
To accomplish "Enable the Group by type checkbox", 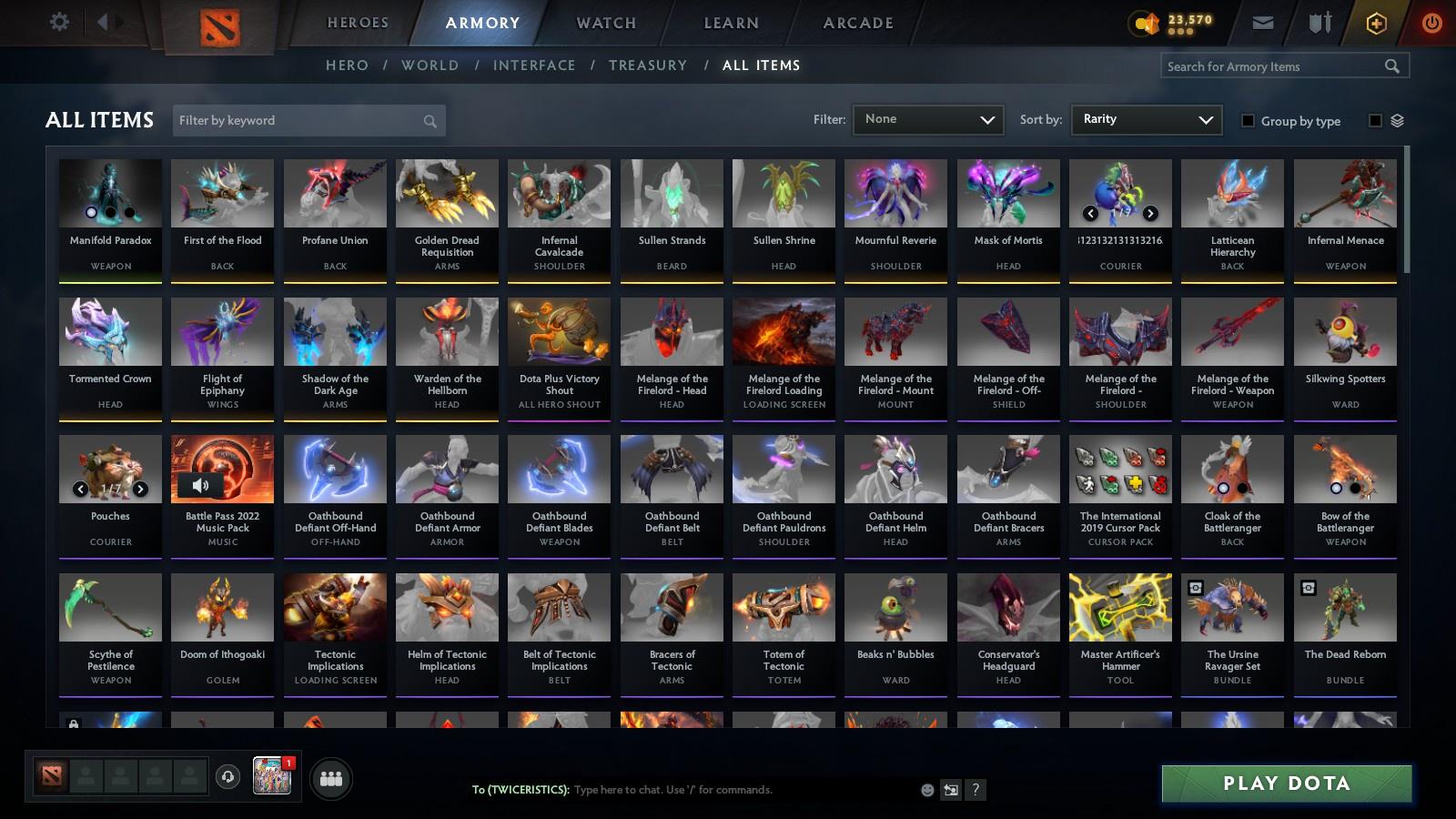I will [1249, 121].
